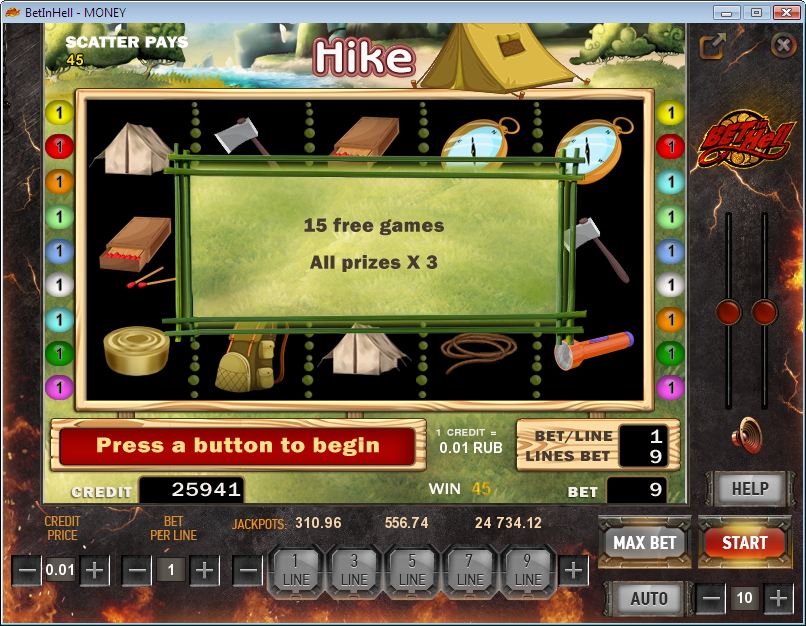Decrease the credit price

28,571
